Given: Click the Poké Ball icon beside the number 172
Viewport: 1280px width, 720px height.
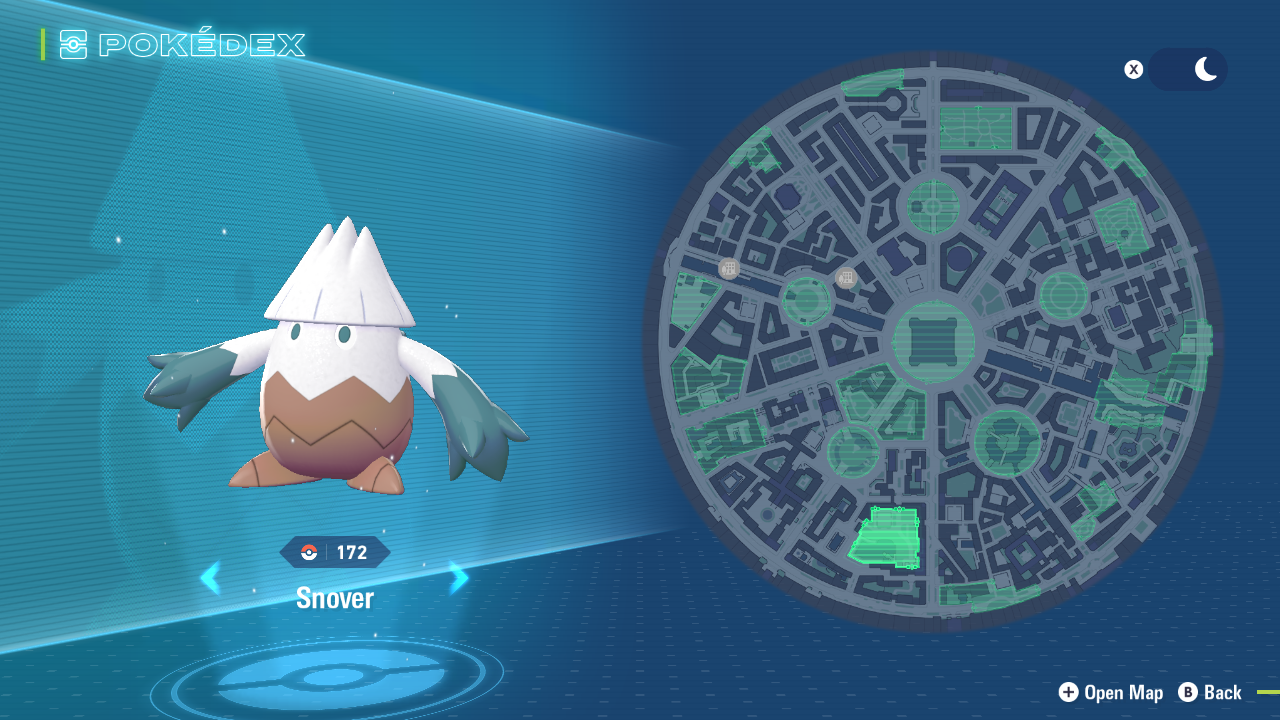Looking at the screenshot, I should pyautogui.click(x=307, y=551).
